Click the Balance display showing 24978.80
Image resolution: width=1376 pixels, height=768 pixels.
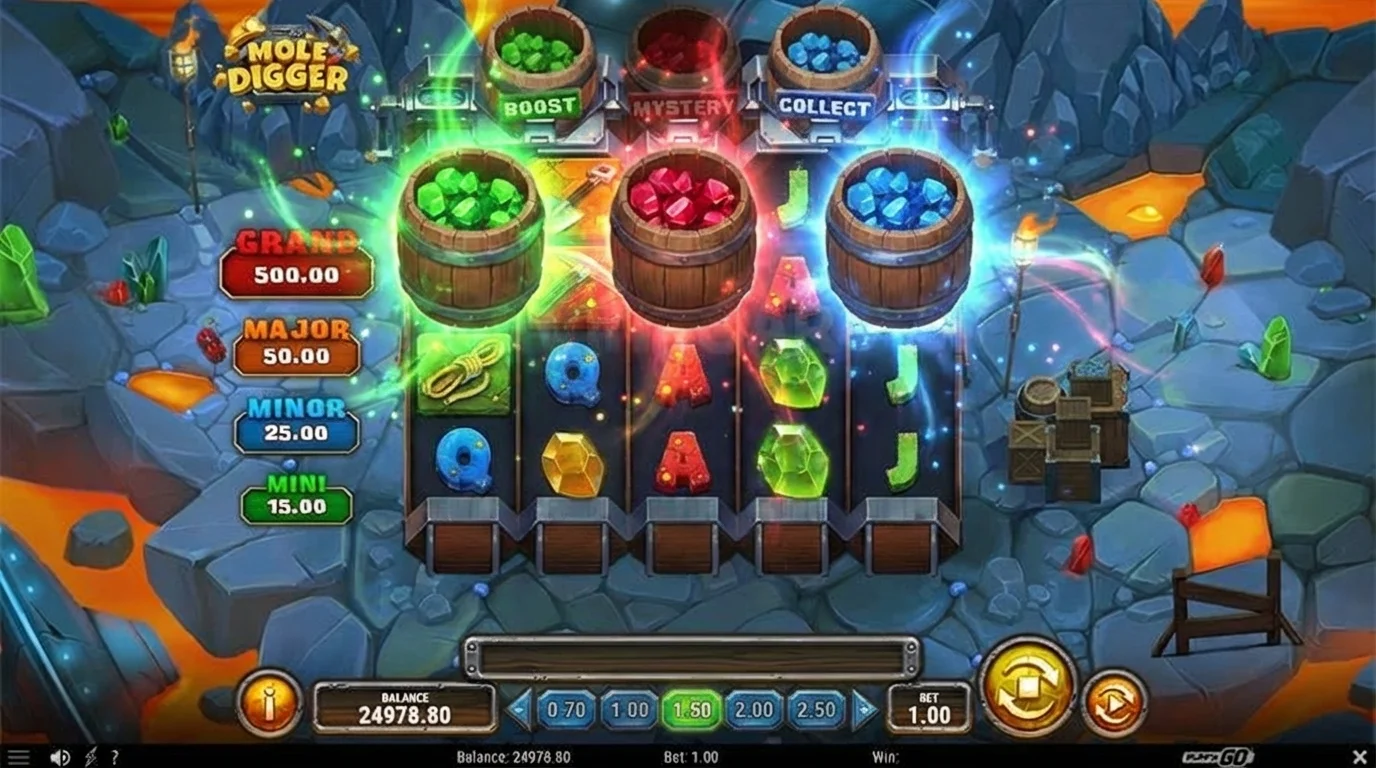405,707
